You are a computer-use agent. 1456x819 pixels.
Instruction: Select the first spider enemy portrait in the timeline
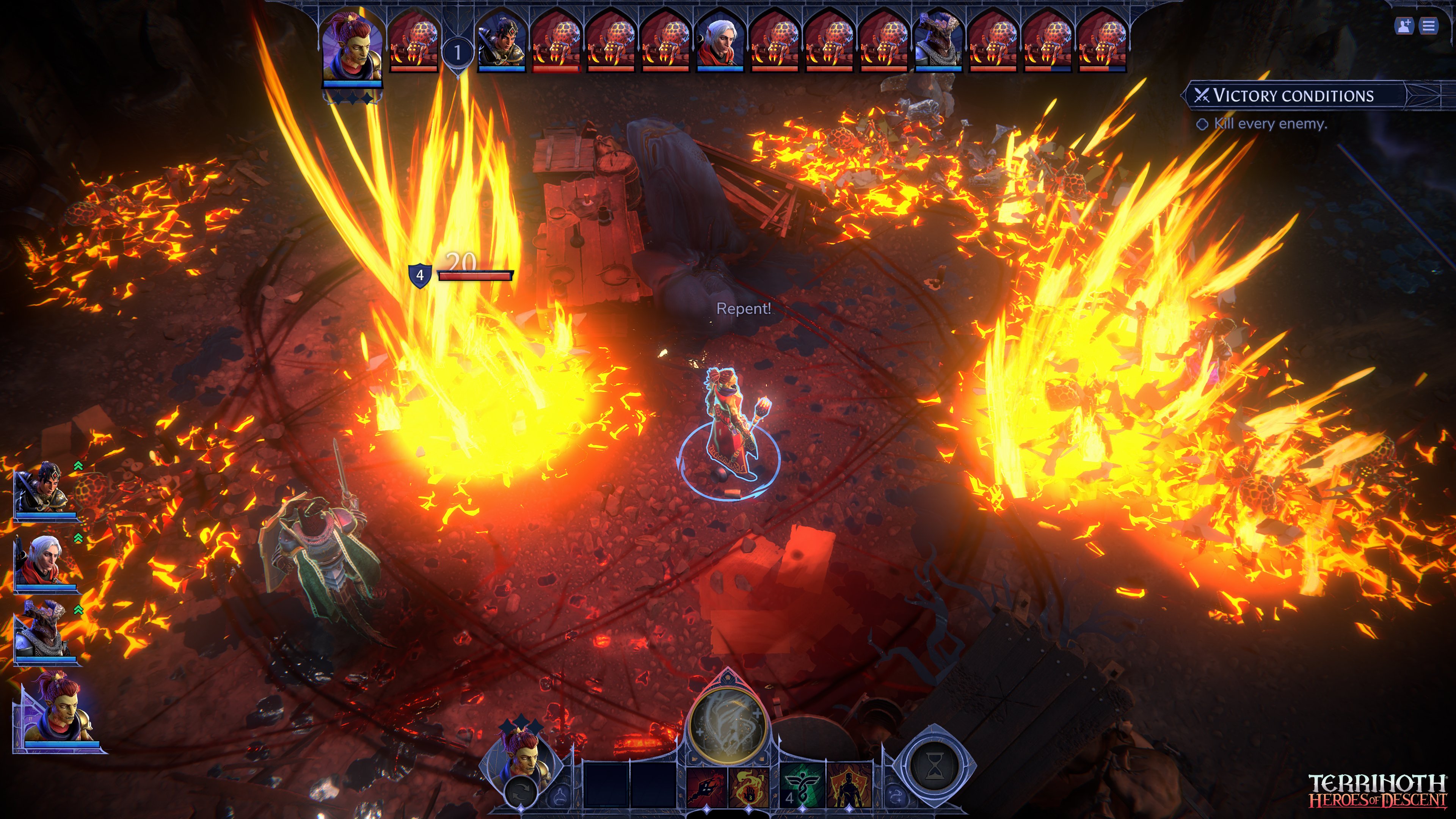pyautogui.click(x=413, y=42)
